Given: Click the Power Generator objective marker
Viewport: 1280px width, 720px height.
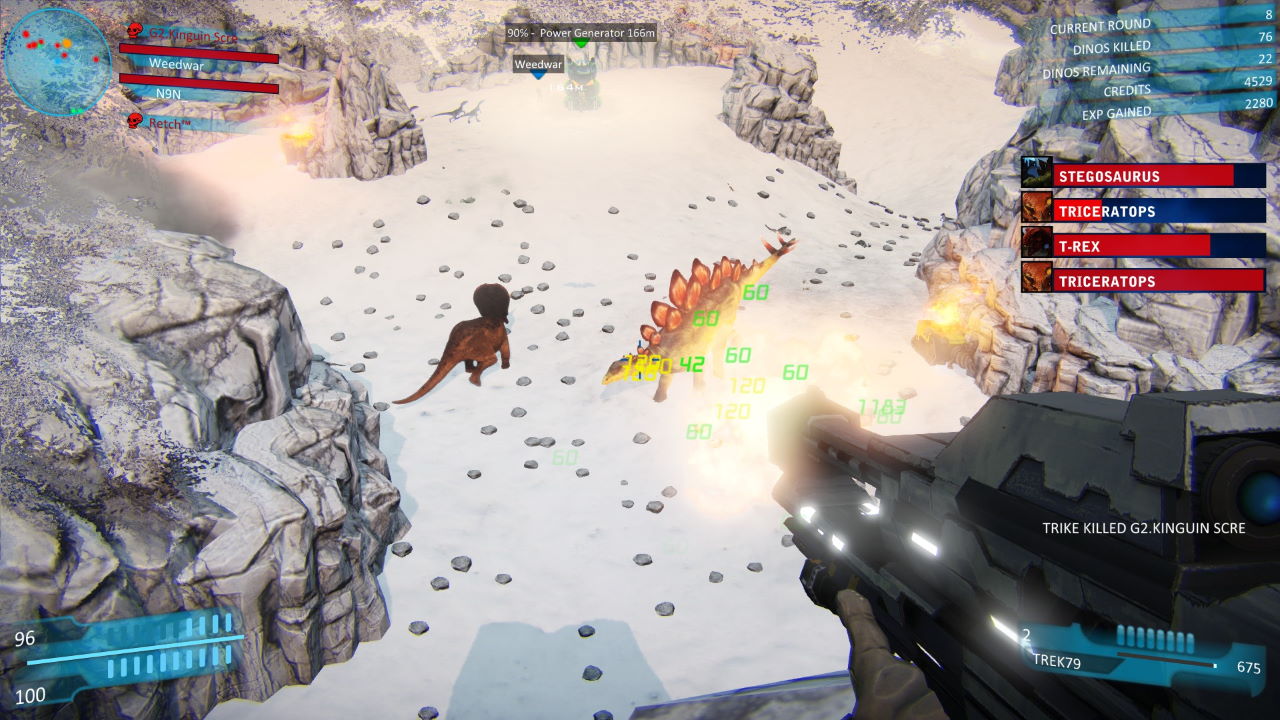Looking at the screenshot, I should 581,34.
